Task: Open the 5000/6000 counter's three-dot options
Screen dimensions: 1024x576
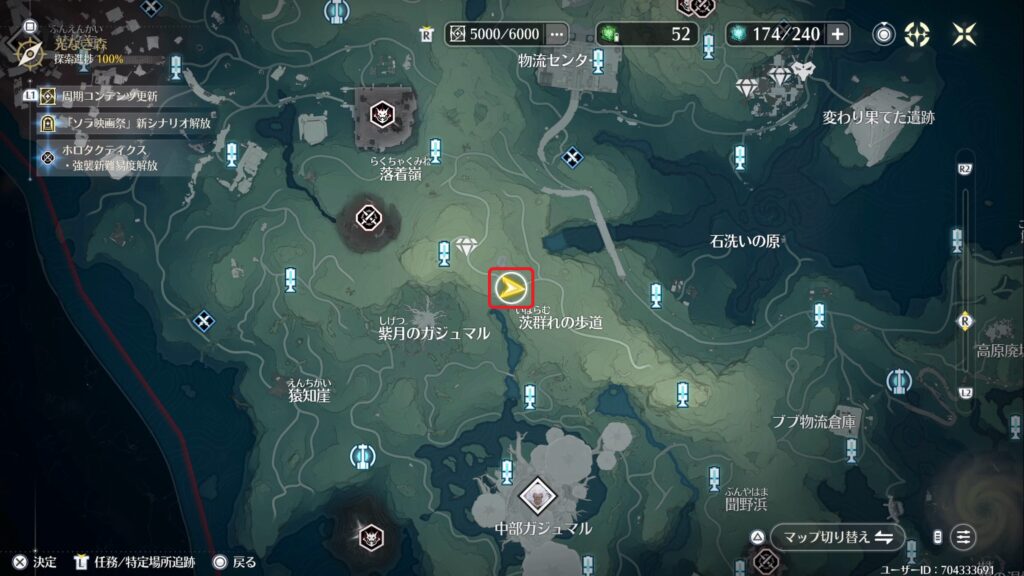Action: pyautogui.click(x=557, y=34)
